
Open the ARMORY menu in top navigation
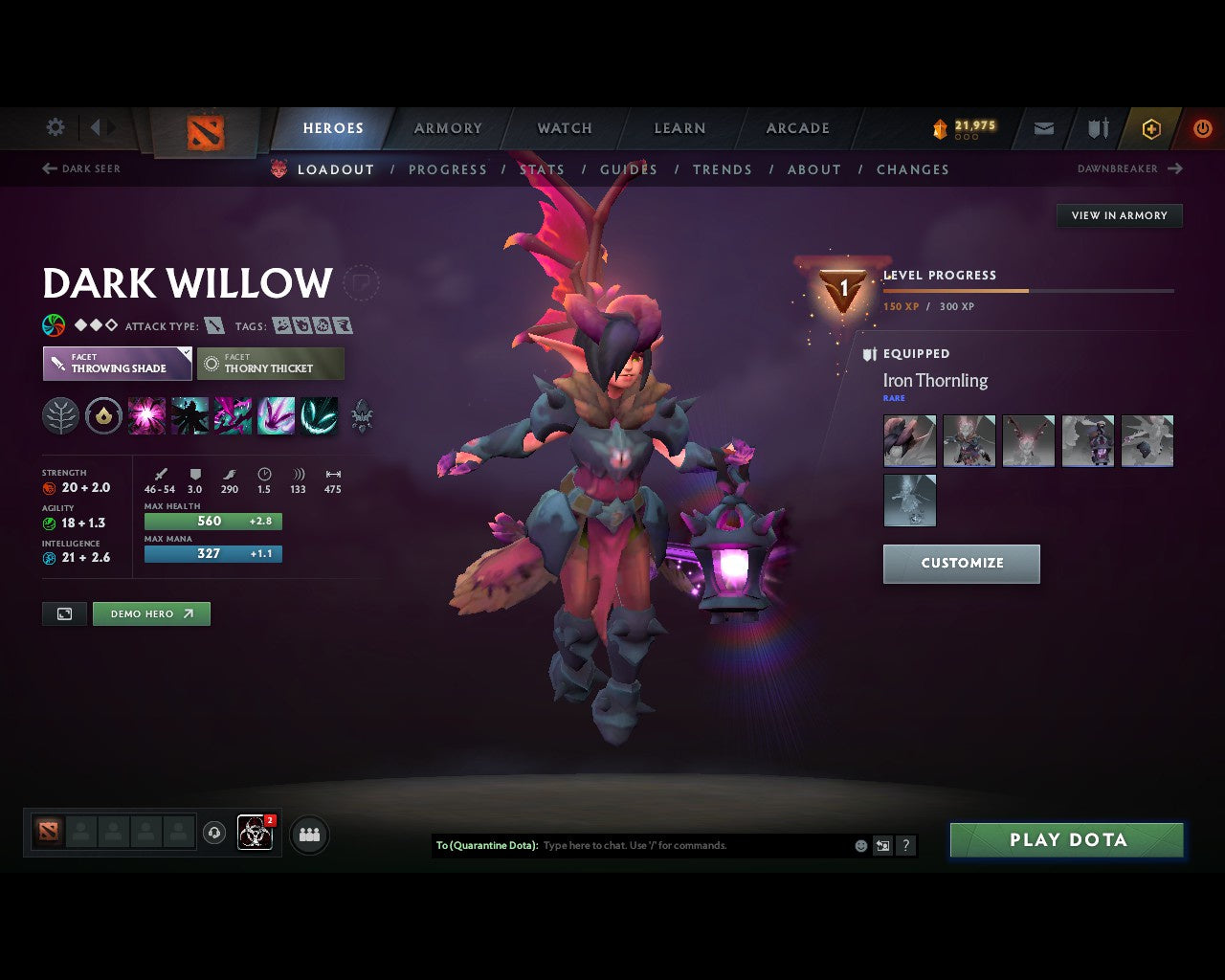[447, 128]
